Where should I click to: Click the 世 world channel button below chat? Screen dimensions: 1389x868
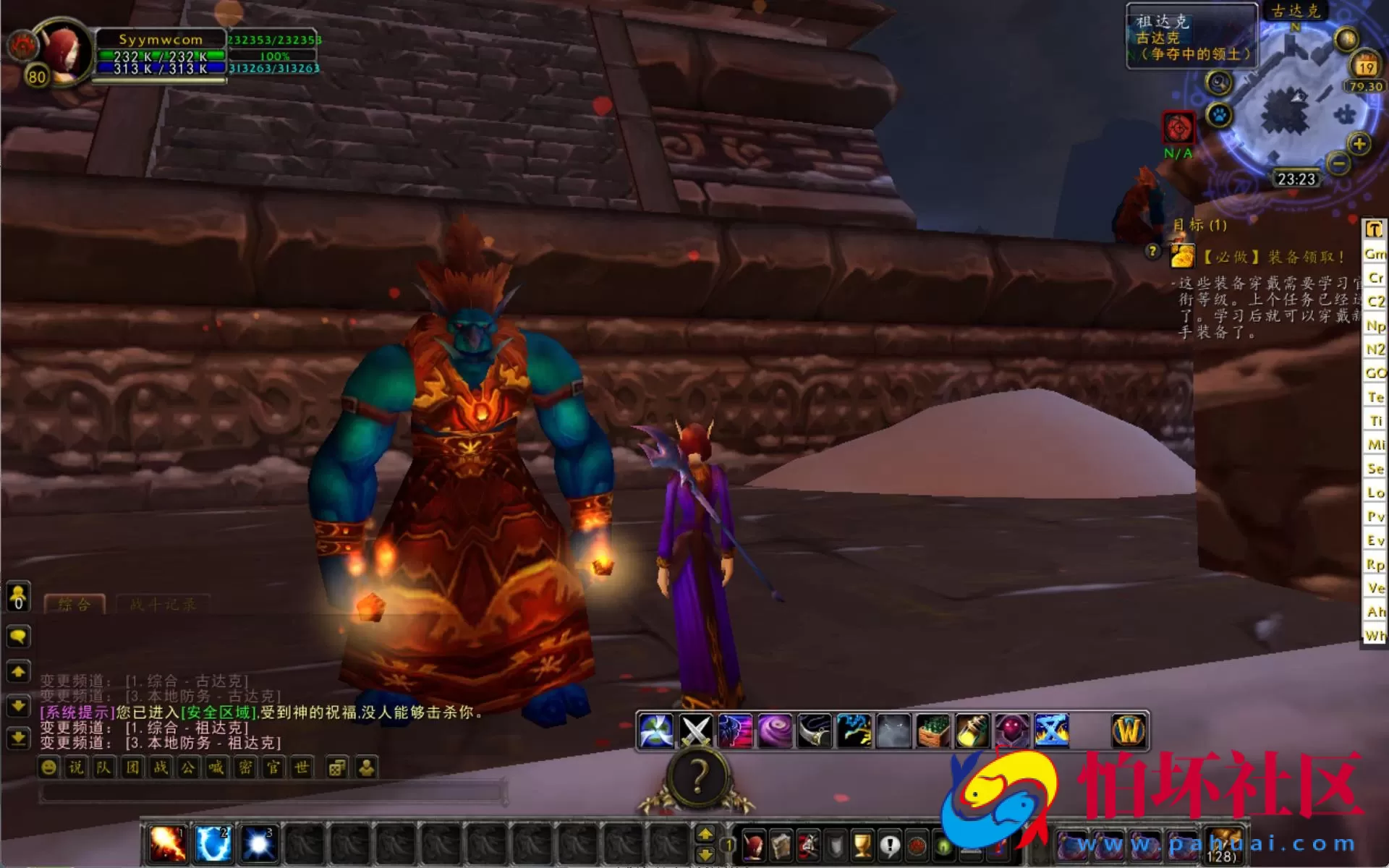[300, 768]
